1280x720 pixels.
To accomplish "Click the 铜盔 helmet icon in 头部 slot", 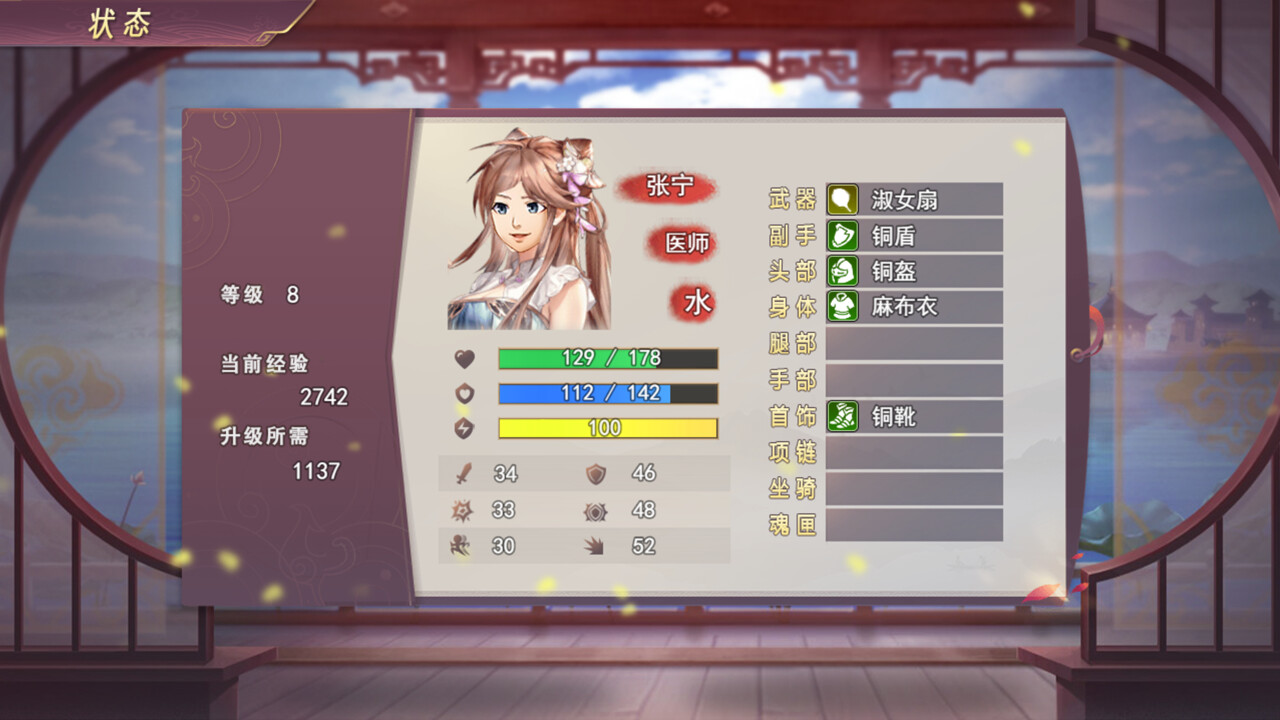I will 844,271.
